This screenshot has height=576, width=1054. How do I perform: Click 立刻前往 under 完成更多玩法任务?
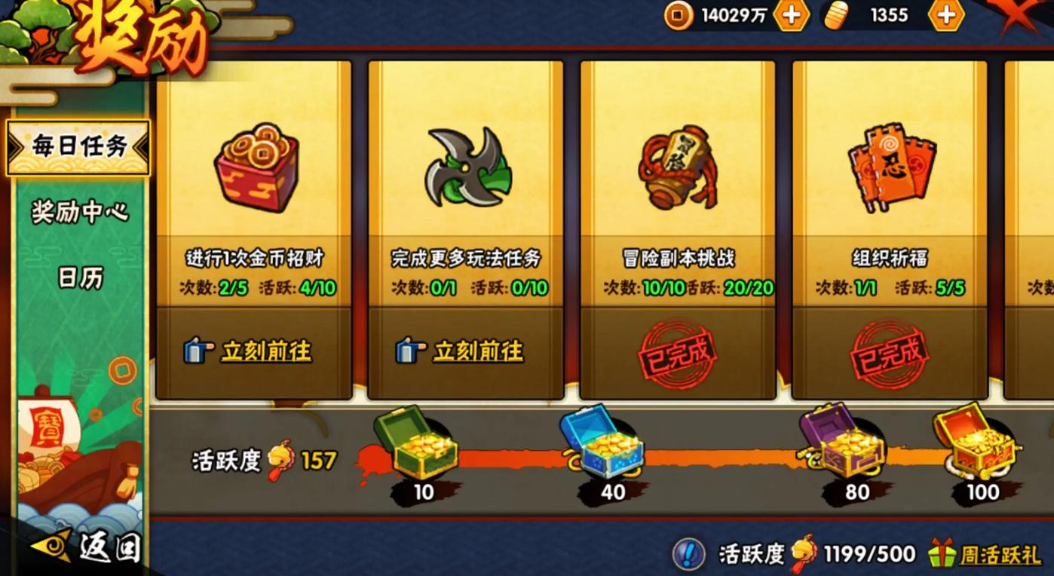[465, 351]
